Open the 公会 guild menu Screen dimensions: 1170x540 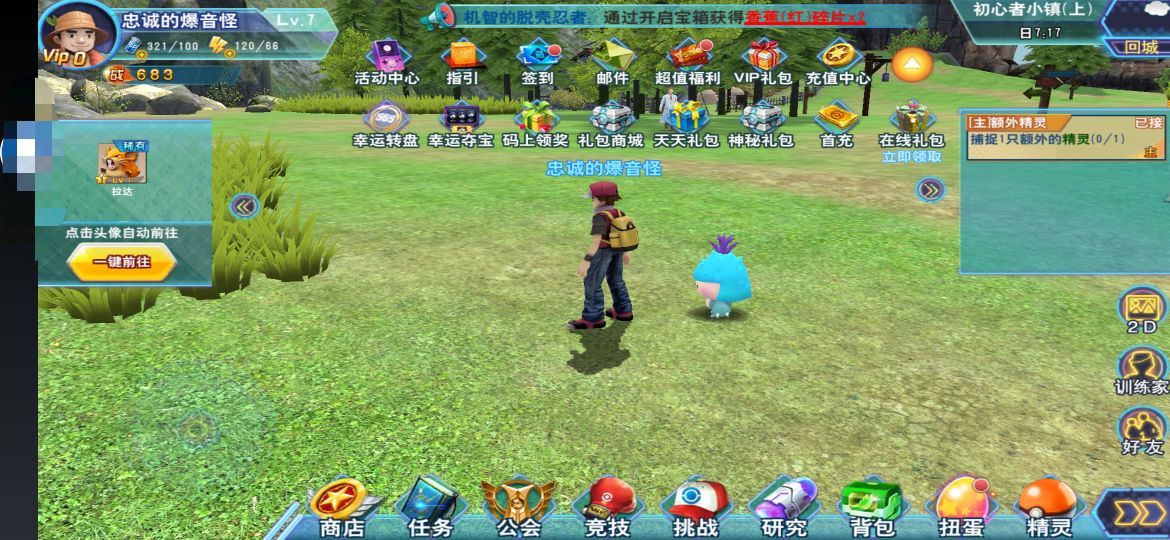518,506
